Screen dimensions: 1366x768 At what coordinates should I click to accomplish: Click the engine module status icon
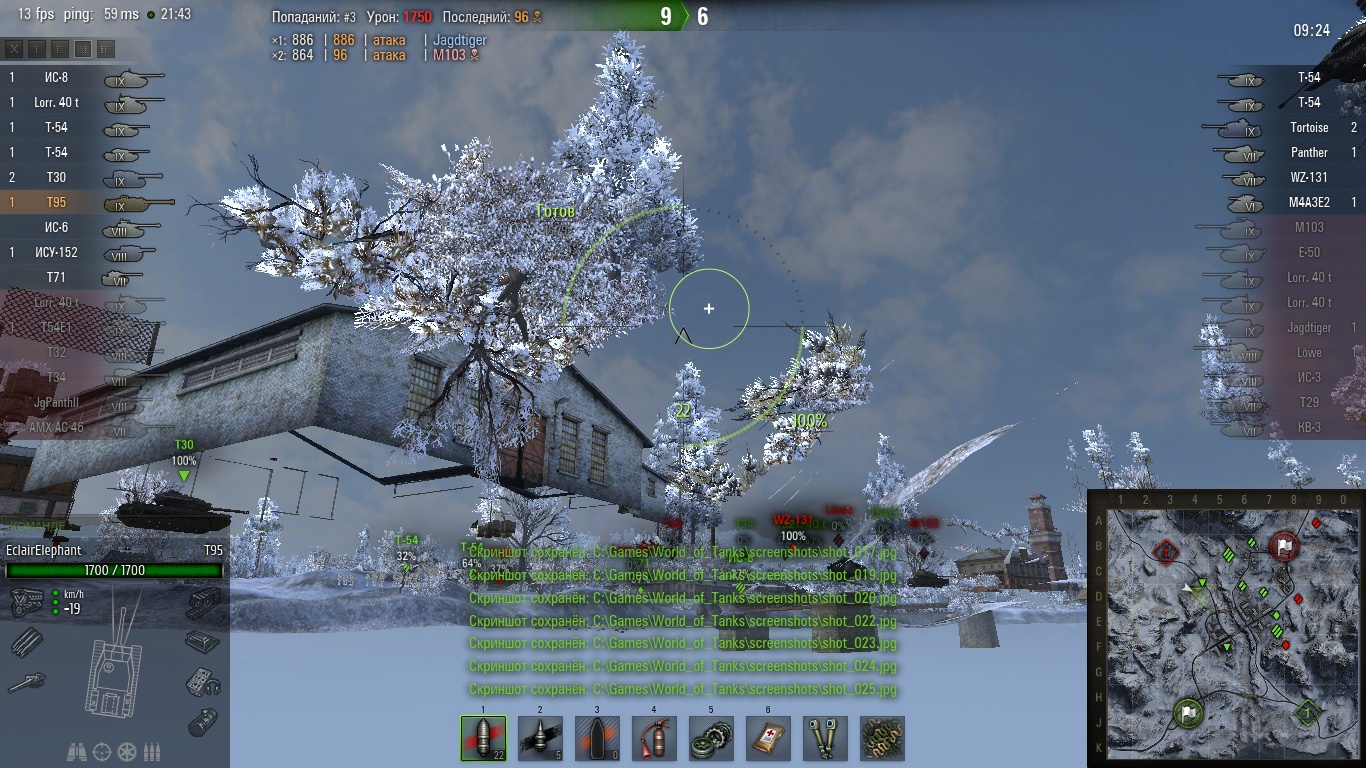point(25,601)
